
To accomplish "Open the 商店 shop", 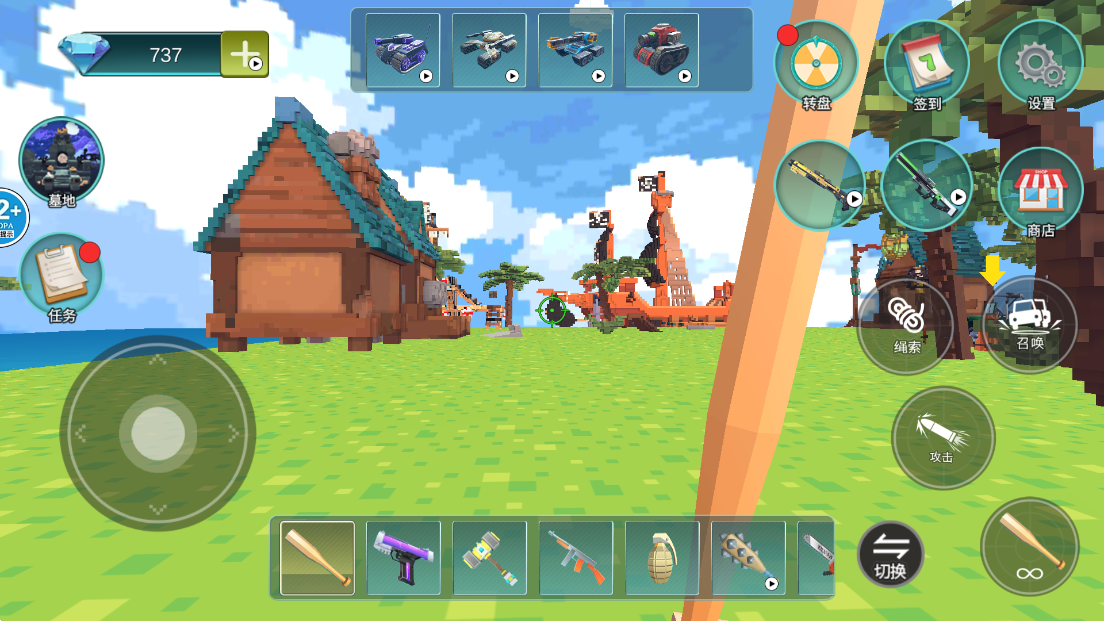I will (1040, 190).
